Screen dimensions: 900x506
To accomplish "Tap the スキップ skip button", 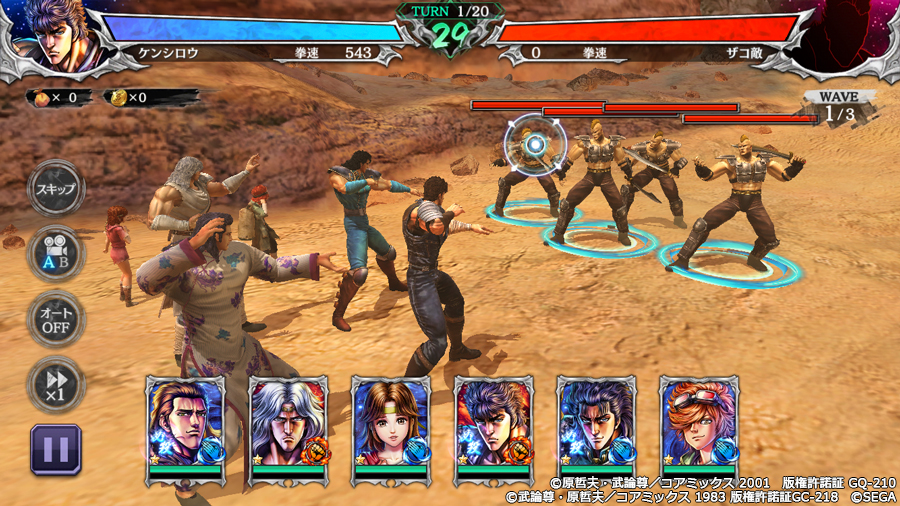I will point(56,188).
